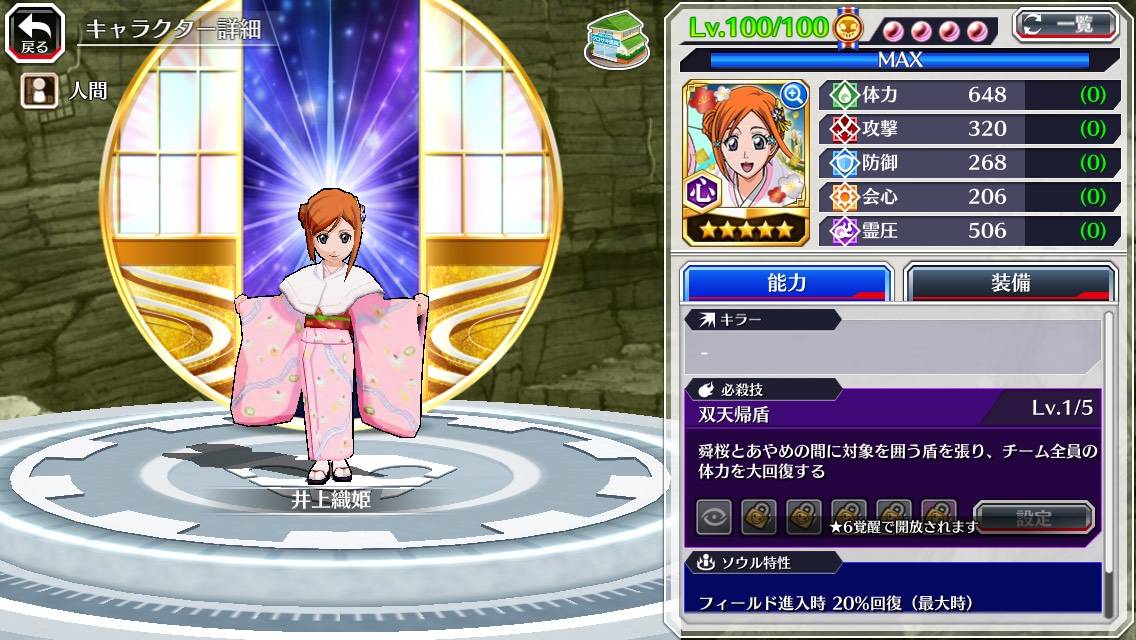Image resolution: width=1136 pixels, height=640 pixels.
Task: Click the greyed 設定 special move button
Action: click(1034, 517)
